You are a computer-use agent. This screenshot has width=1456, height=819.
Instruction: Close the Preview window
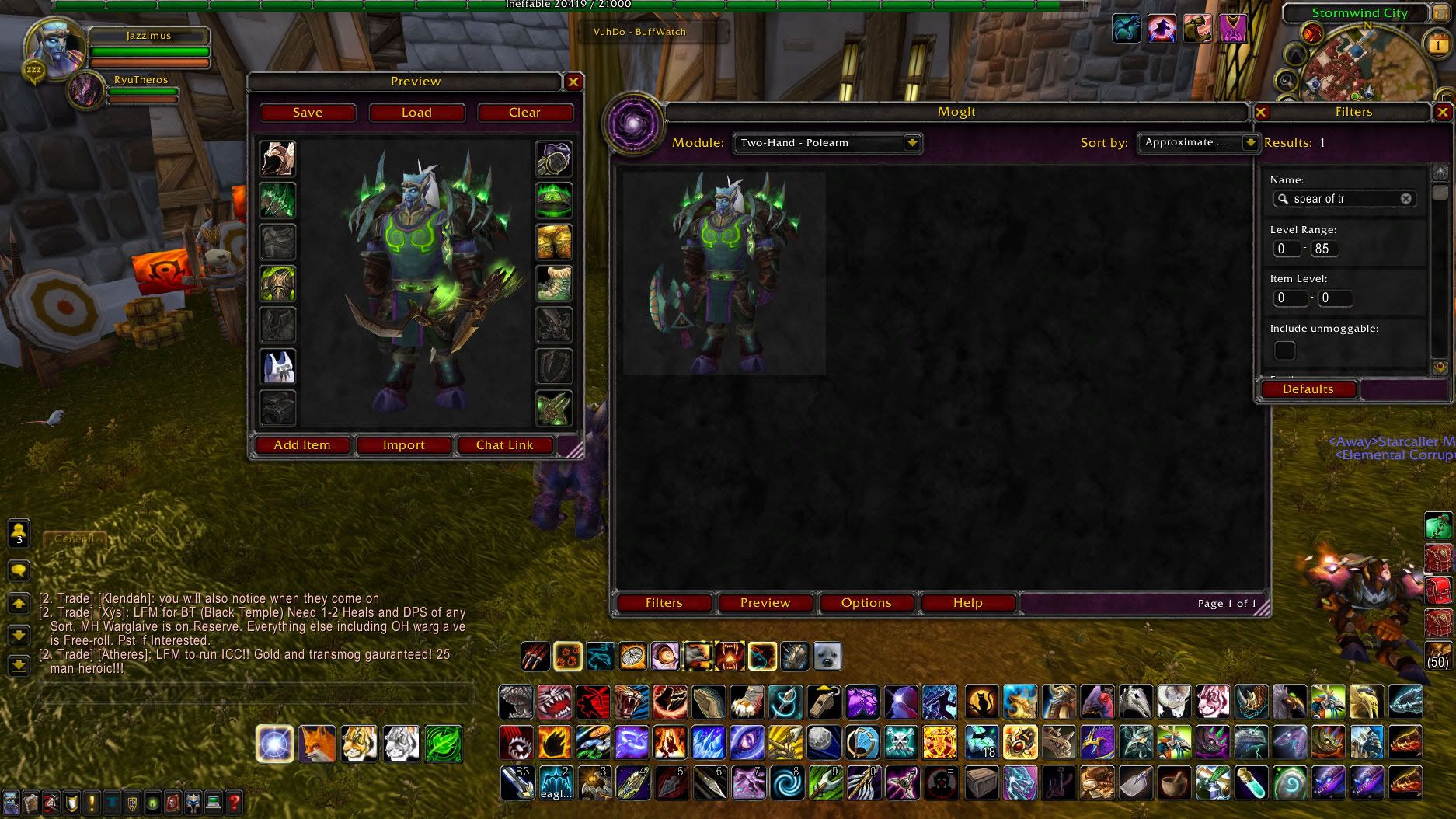[573, 82]
